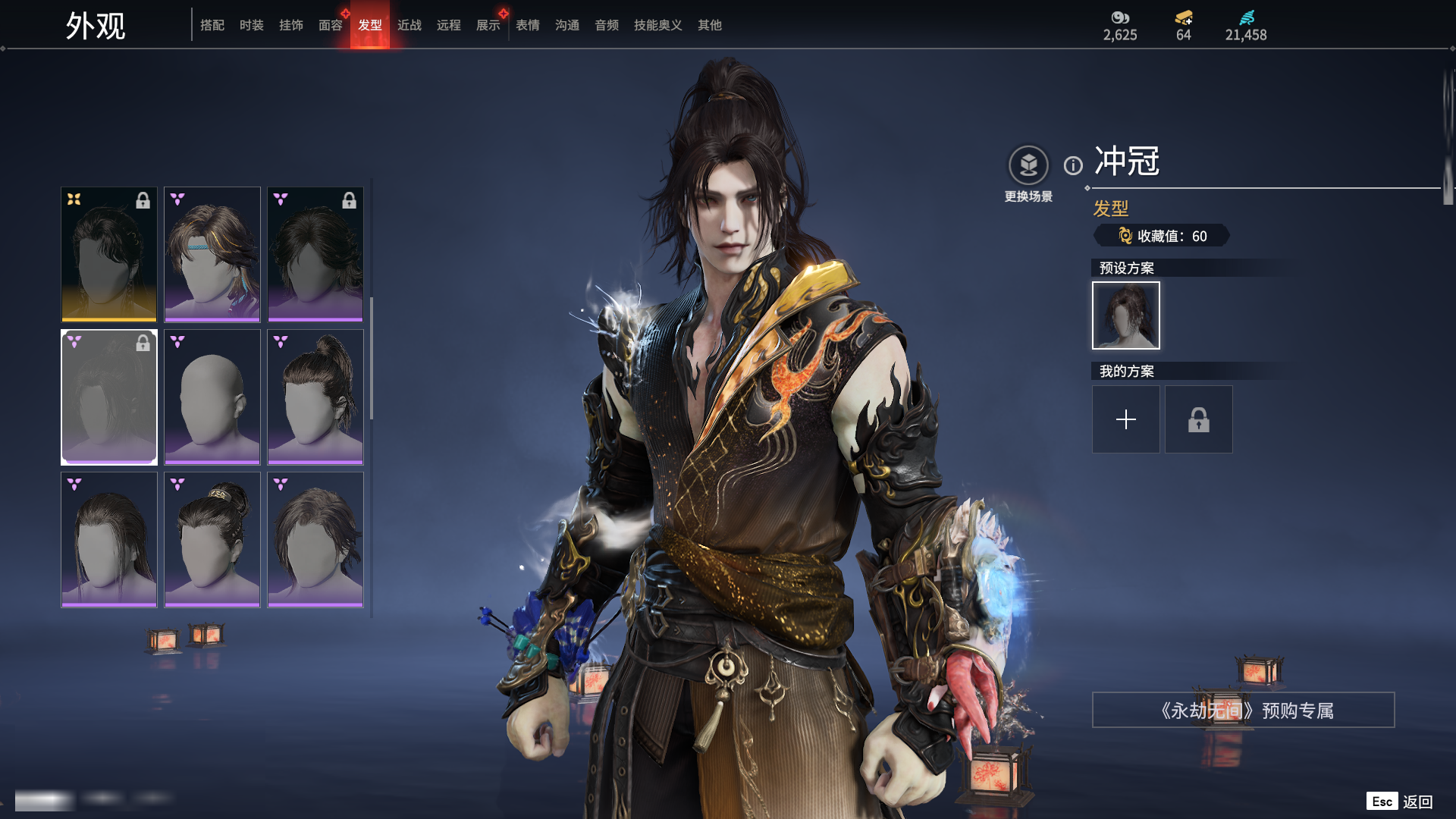Select the 挂饰 accessories tab
Image resolution: width=1456 pixels, height=819 pixels.
pyautogui.click(x=291, y=25)
